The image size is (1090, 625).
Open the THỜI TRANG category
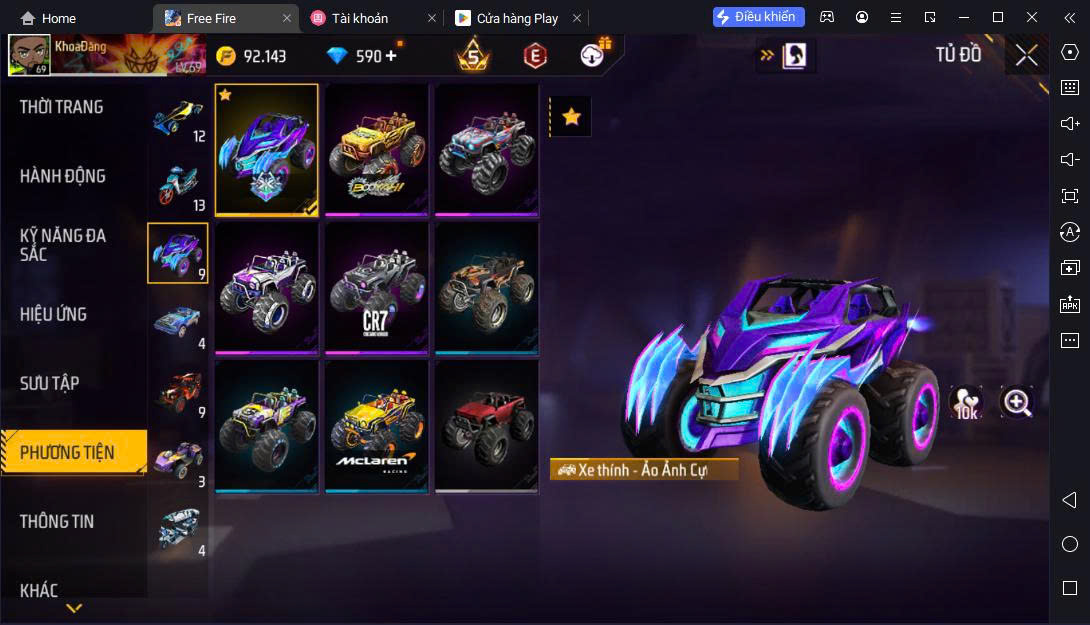[62, 107]
